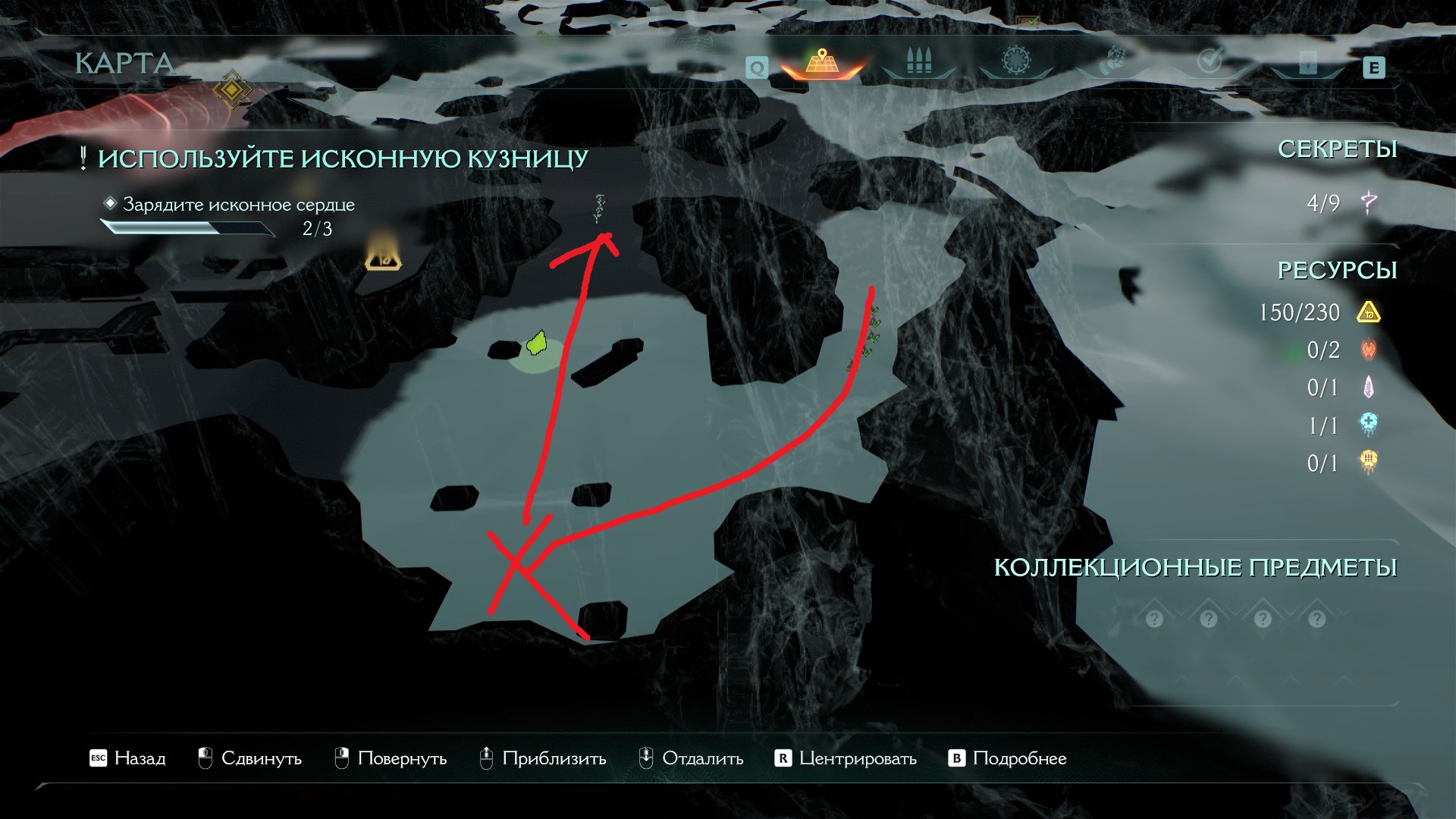The height and width of the screenshot is (819, 1456).
Task: Select the purple crystal resource icon
Action: click(1369, 388)
